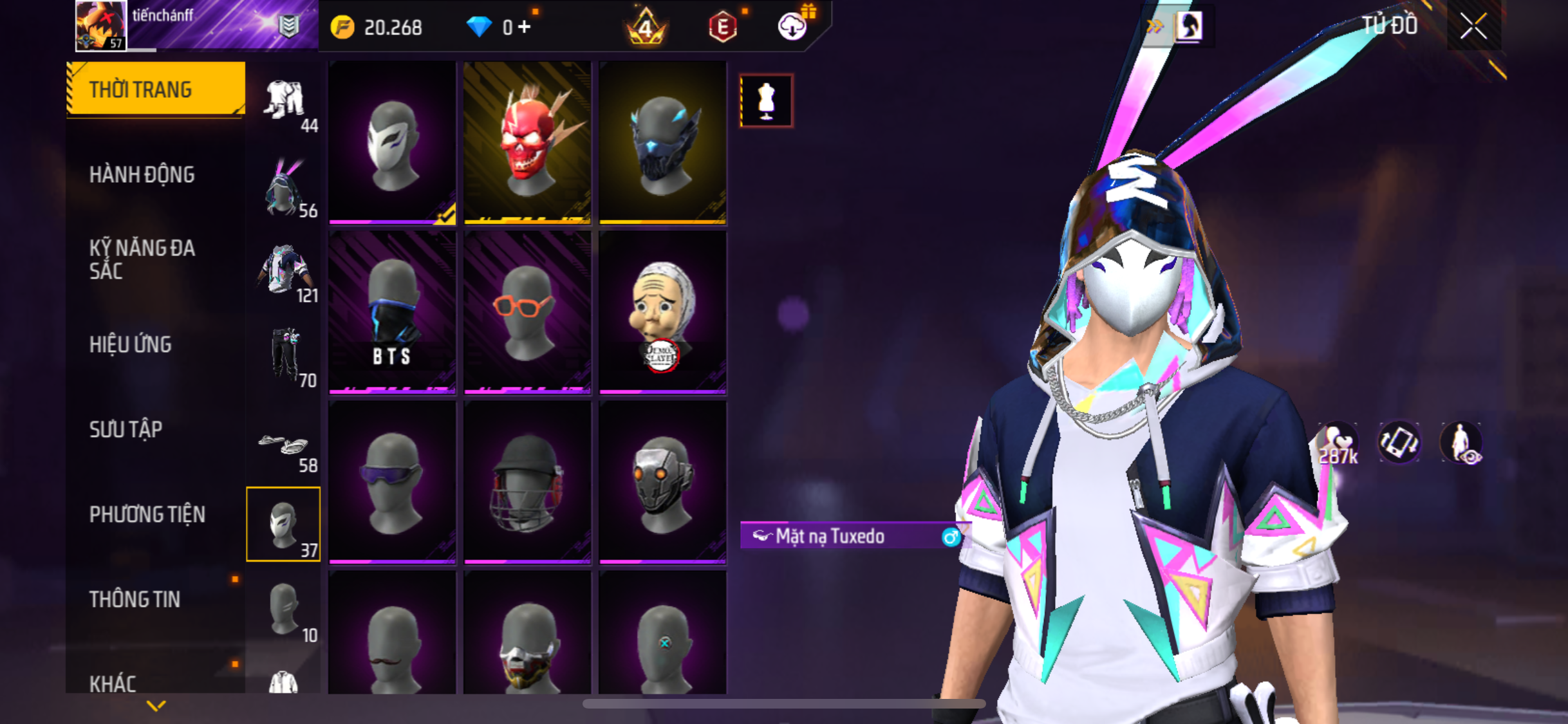Choose the cricket helmet cage mask
1568x724 pixels.
point(527,483)
